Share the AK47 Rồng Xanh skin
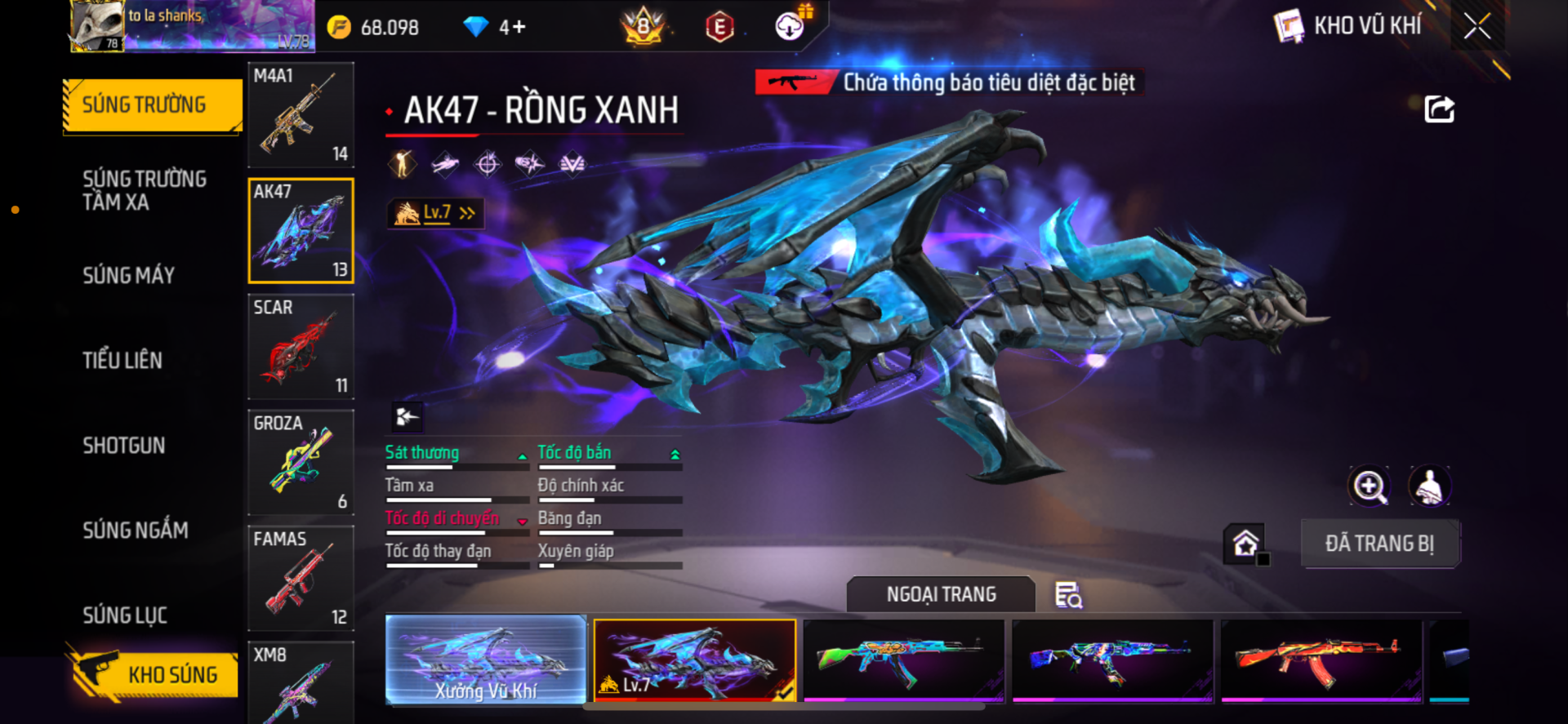1568x724 pixels. [x=1439, y=109]
